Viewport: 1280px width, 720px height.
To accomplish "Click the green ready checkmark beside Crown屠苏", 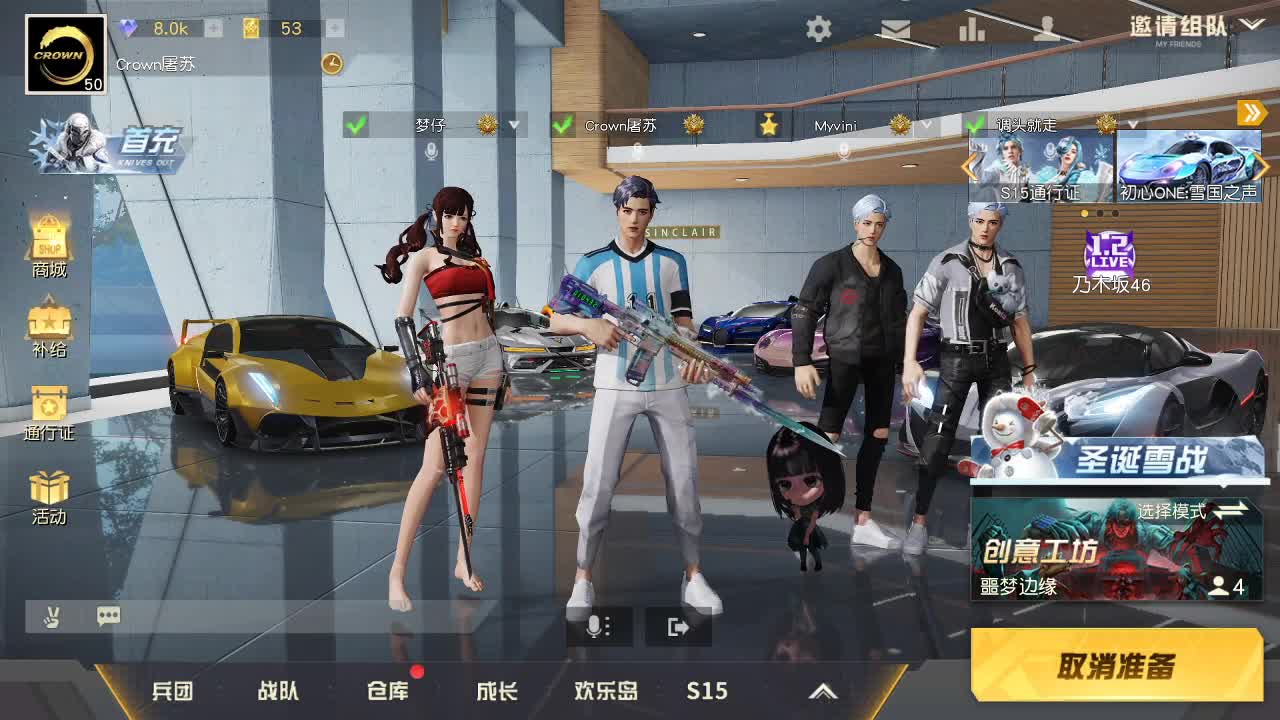I will click(560, 127).
